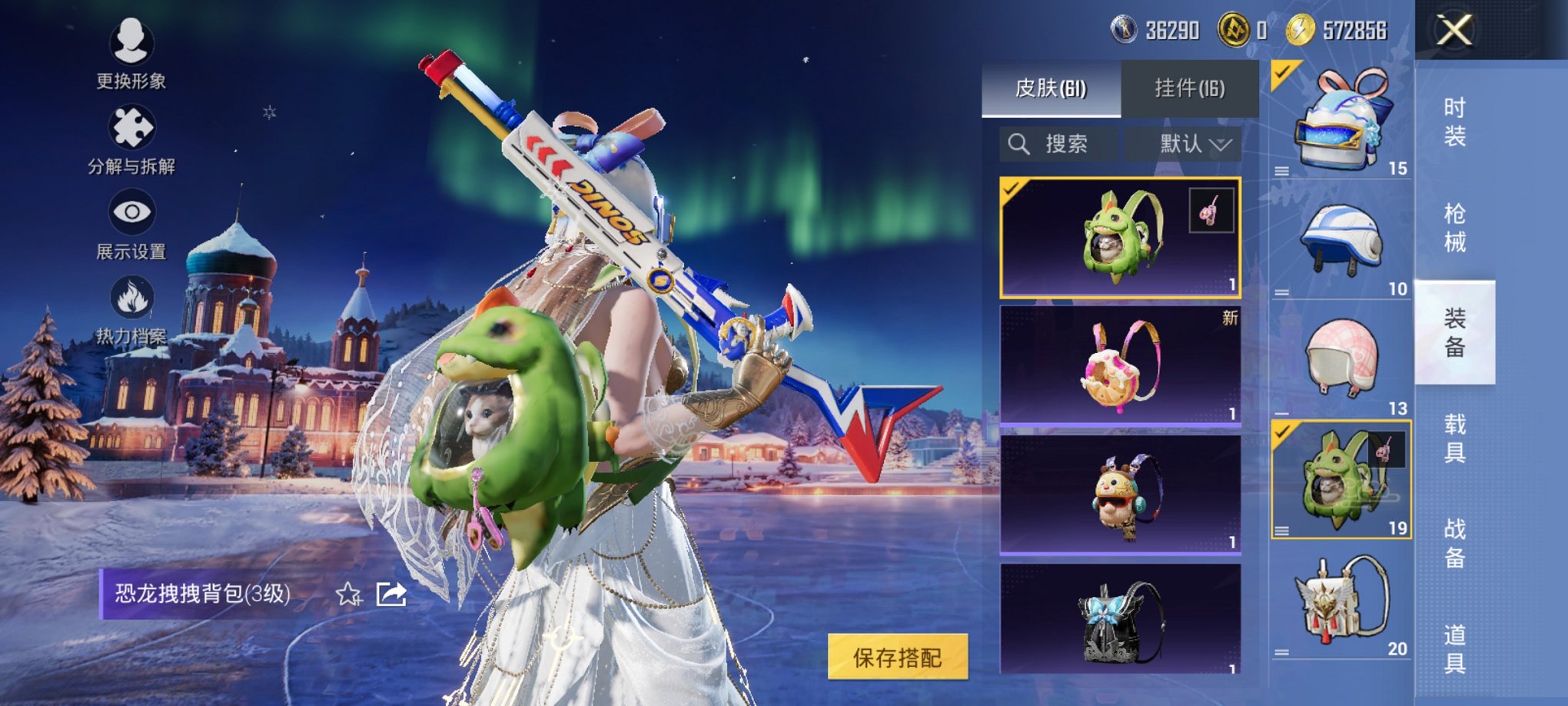Switch to the 挂件 pendants tab
The height and width of the screenshot is (706, 1568).
point(1189,88)
